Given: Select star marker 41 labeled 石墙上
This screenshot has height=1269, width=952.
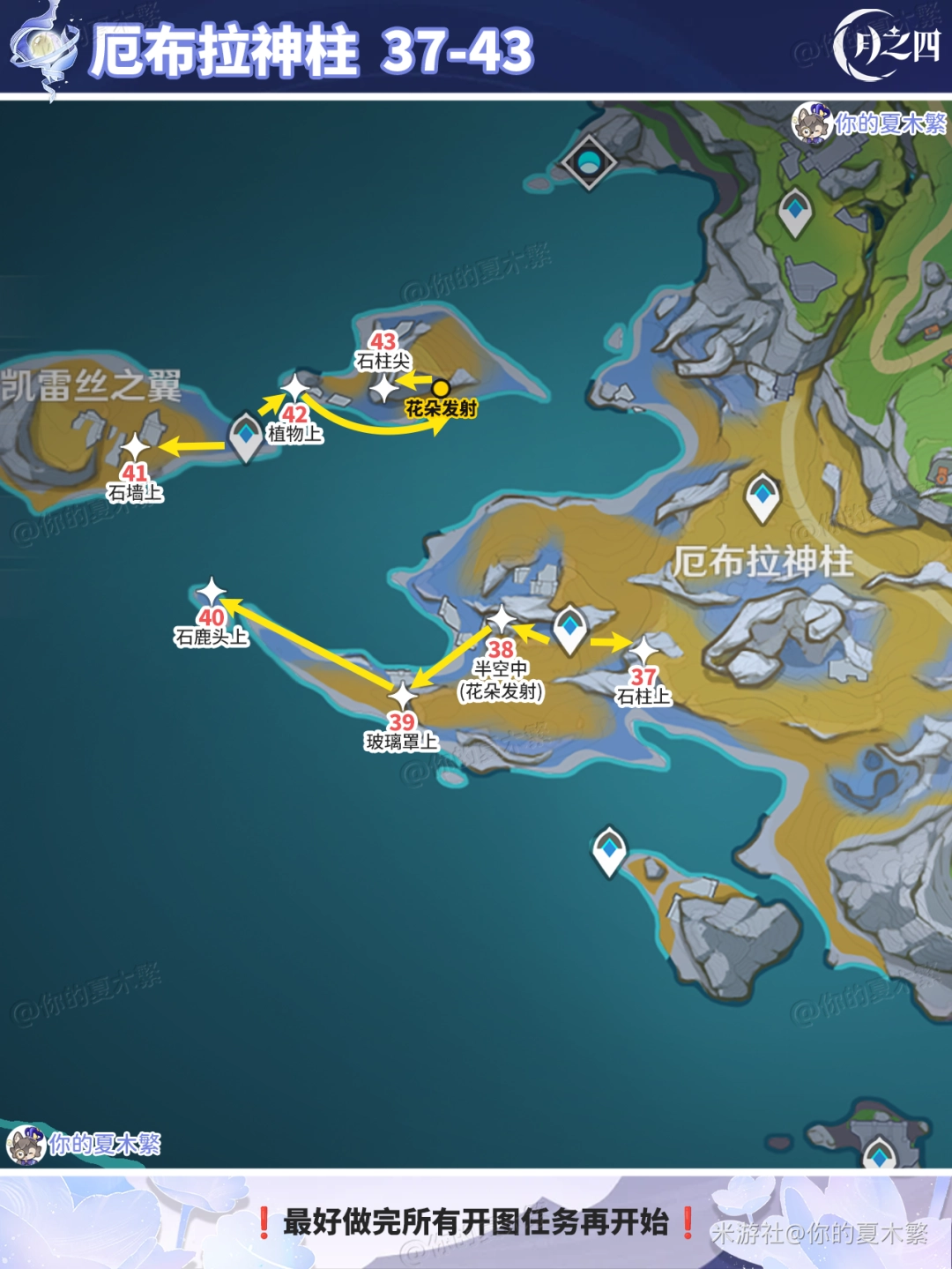Looking at the screenshot, I should pos(135,447).
